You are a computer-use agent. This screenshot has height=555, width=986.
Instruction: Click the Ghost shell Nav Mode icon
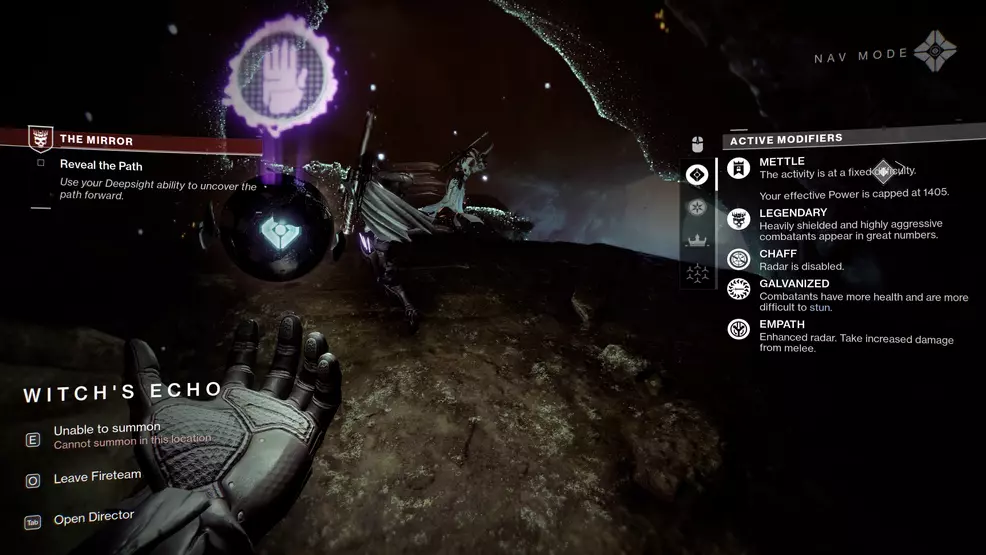(936, 52)
